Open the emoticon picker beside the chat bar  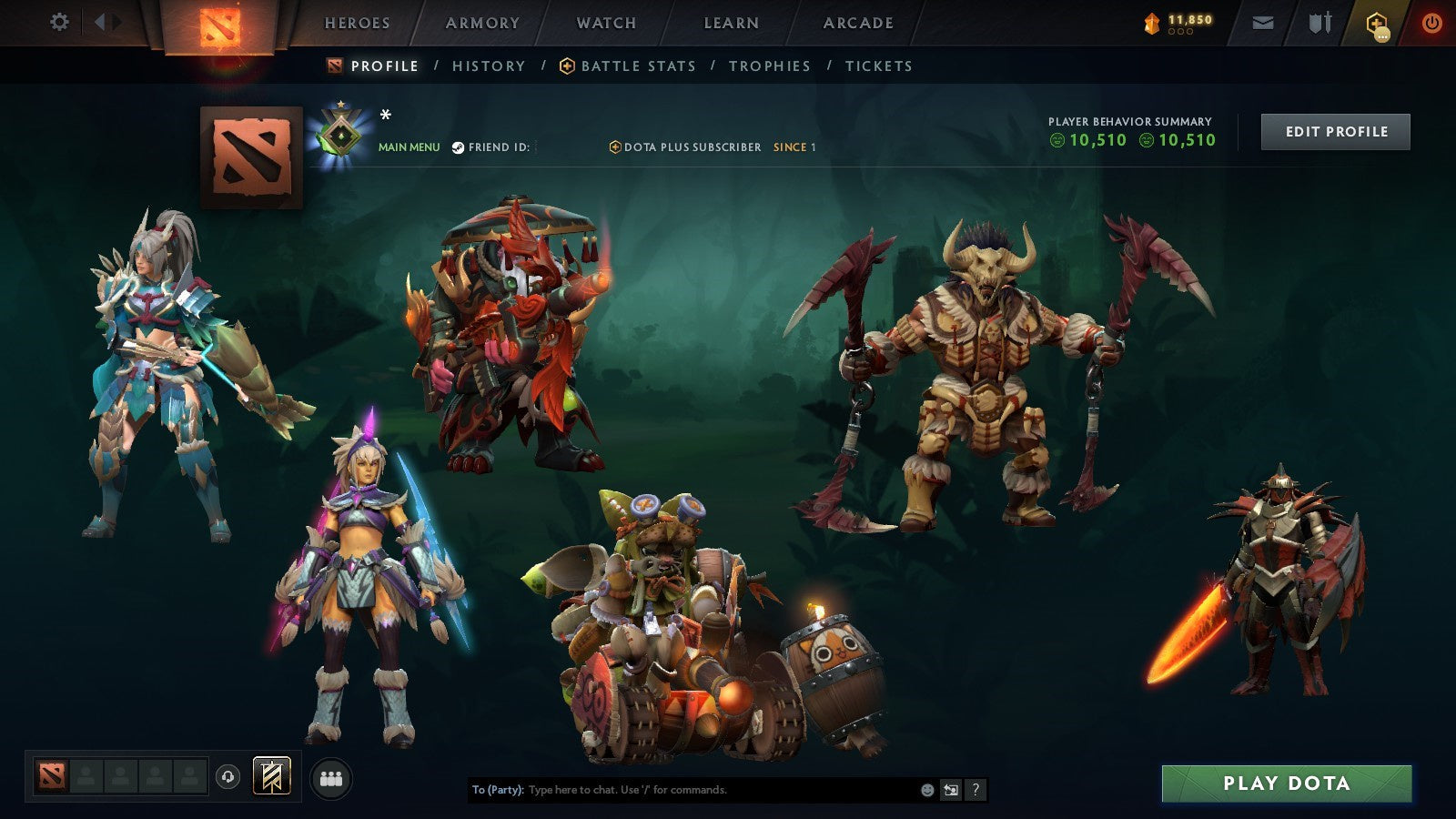pyautogui.click(x=926, y=789)
